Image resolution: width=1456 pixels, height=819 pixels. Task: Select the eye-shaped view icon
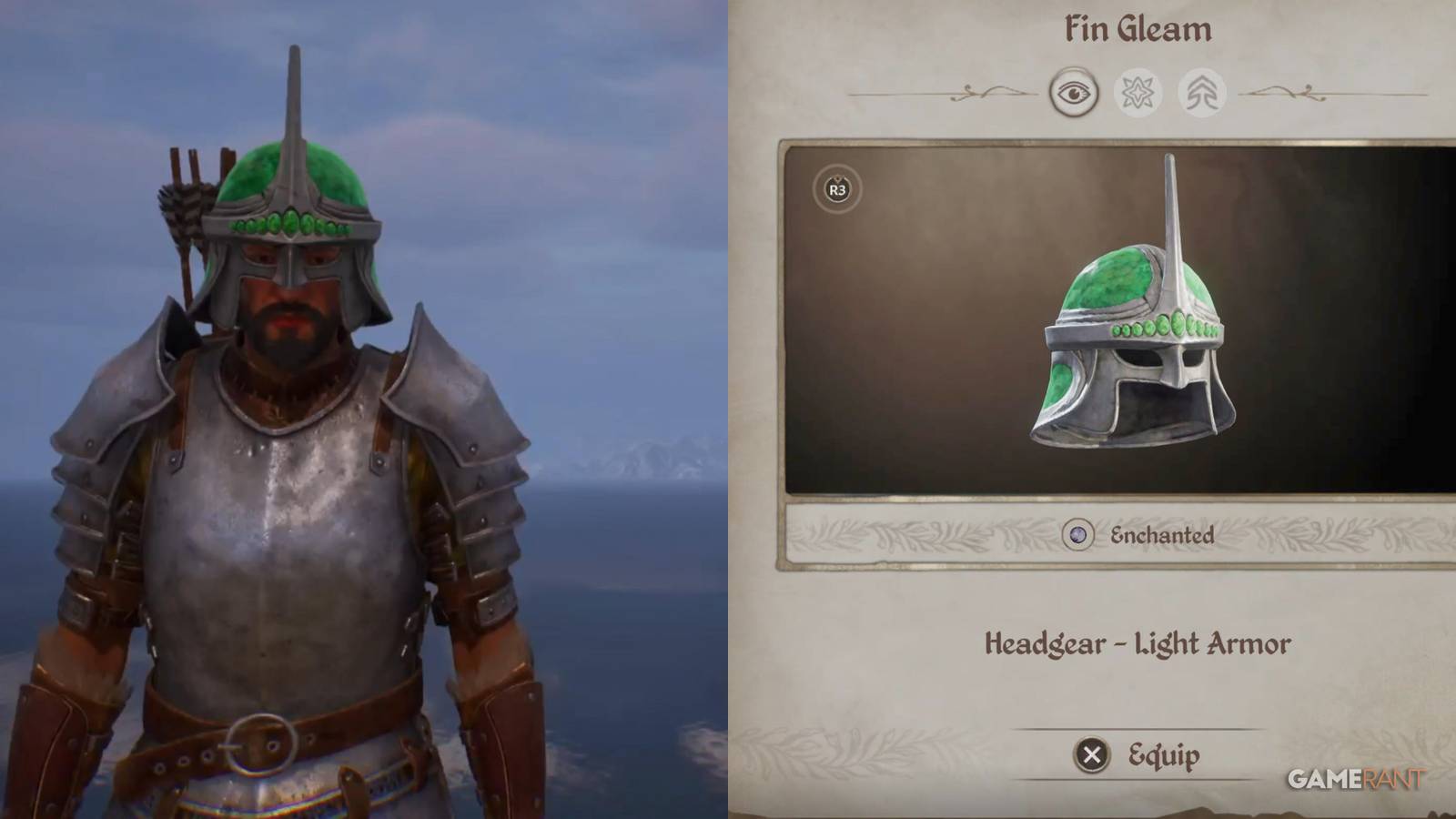[1076, 91]
